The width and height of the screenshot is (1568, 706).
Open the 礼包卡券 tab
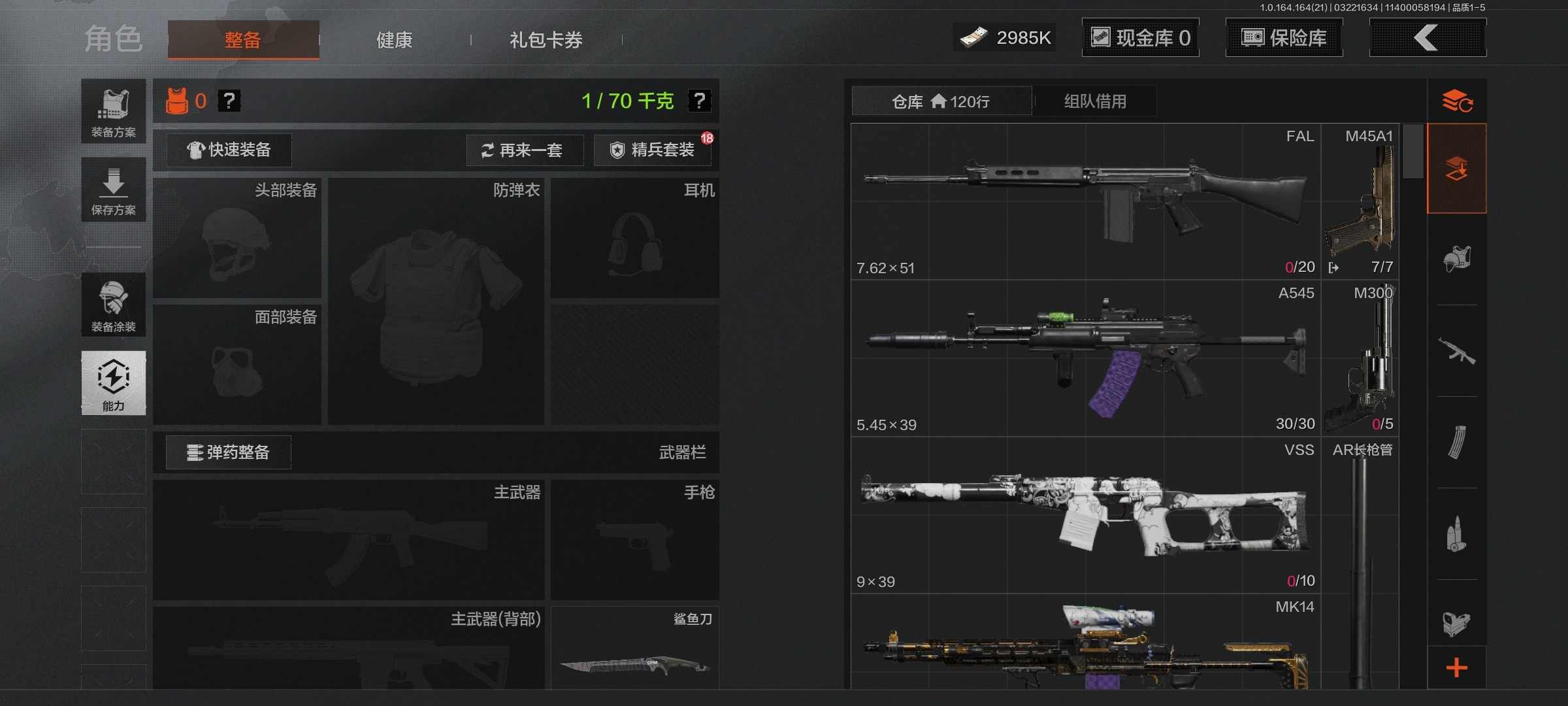coord(546,40)
